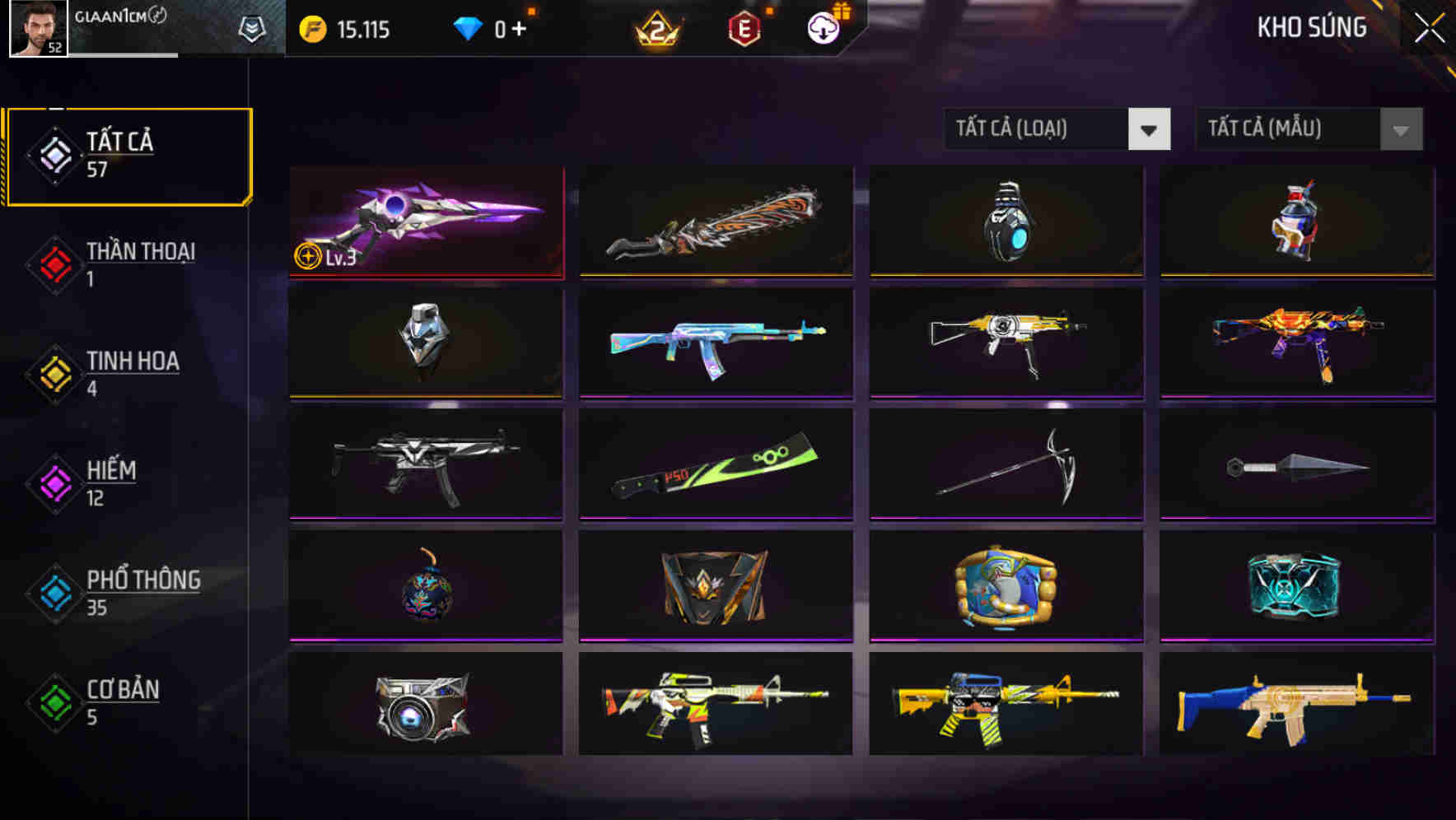Open the gold coin balance icon
Image resolution: width=1456 pixels, height=820 pixels.
pyautogui.click(x=311, y=29)
